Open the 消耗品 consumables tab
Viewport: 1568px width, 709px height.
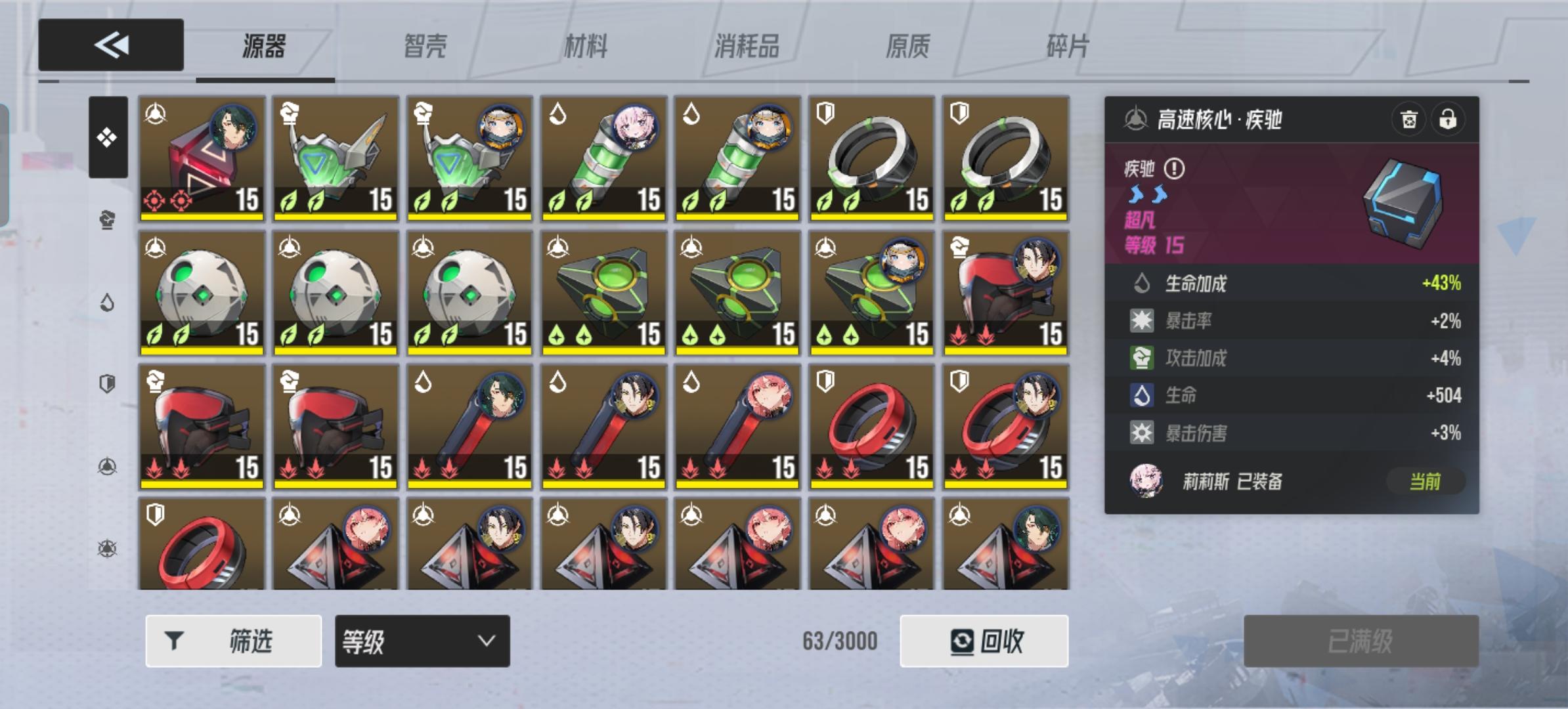[749, 45]
